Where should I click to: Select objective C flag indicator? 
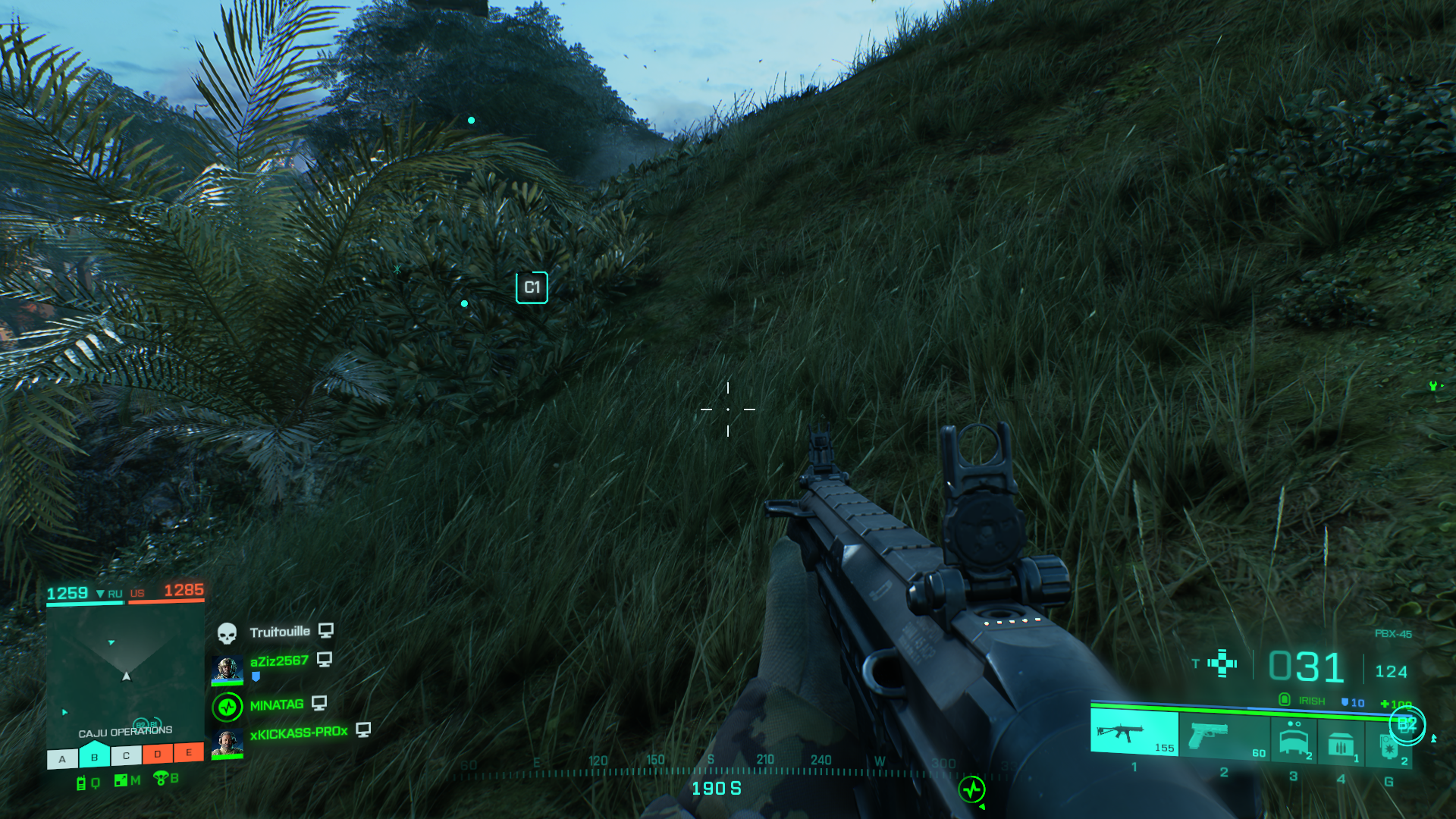point(126,755)
